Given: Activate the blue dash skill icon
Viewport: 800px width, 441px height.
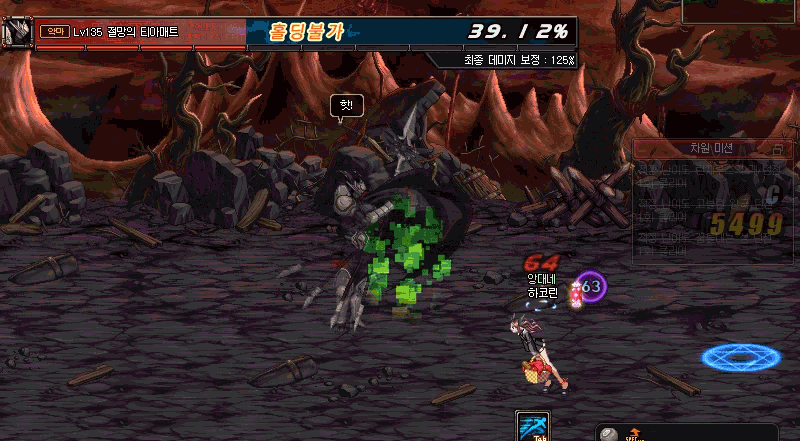Looking at the screenshot, I should (531, 426).
